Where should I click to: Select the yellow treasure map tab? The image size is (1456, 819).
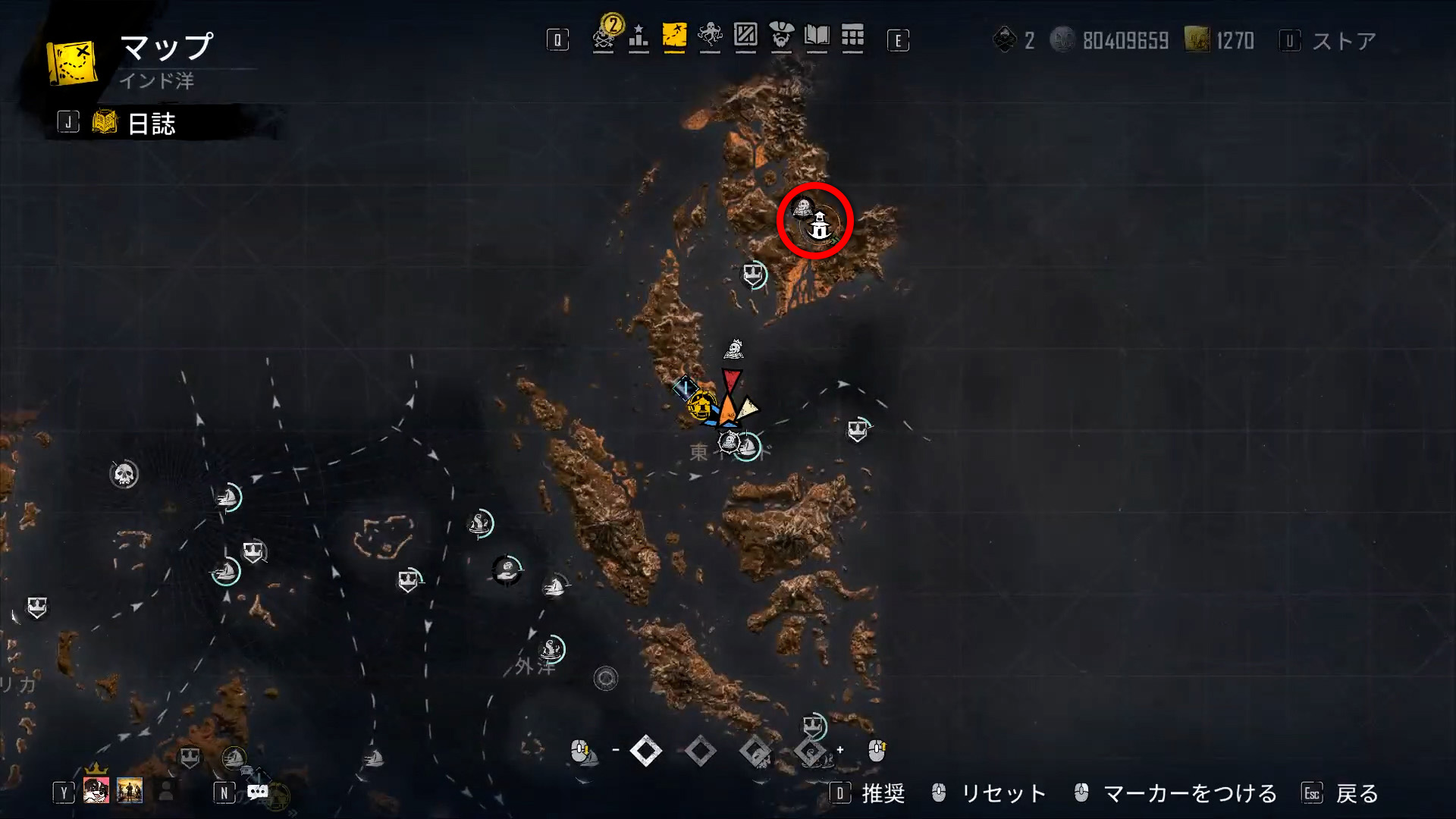pyautogui.click(x=674, y=36)
